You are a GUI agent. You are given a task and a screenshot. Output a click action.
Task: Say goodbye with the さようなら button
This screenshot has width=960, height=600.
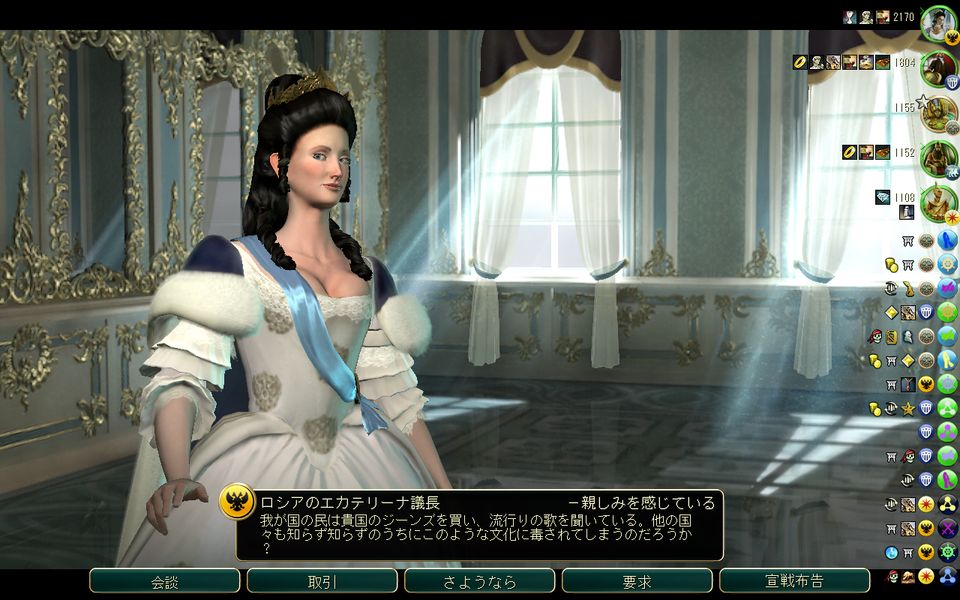click(479, 581)
